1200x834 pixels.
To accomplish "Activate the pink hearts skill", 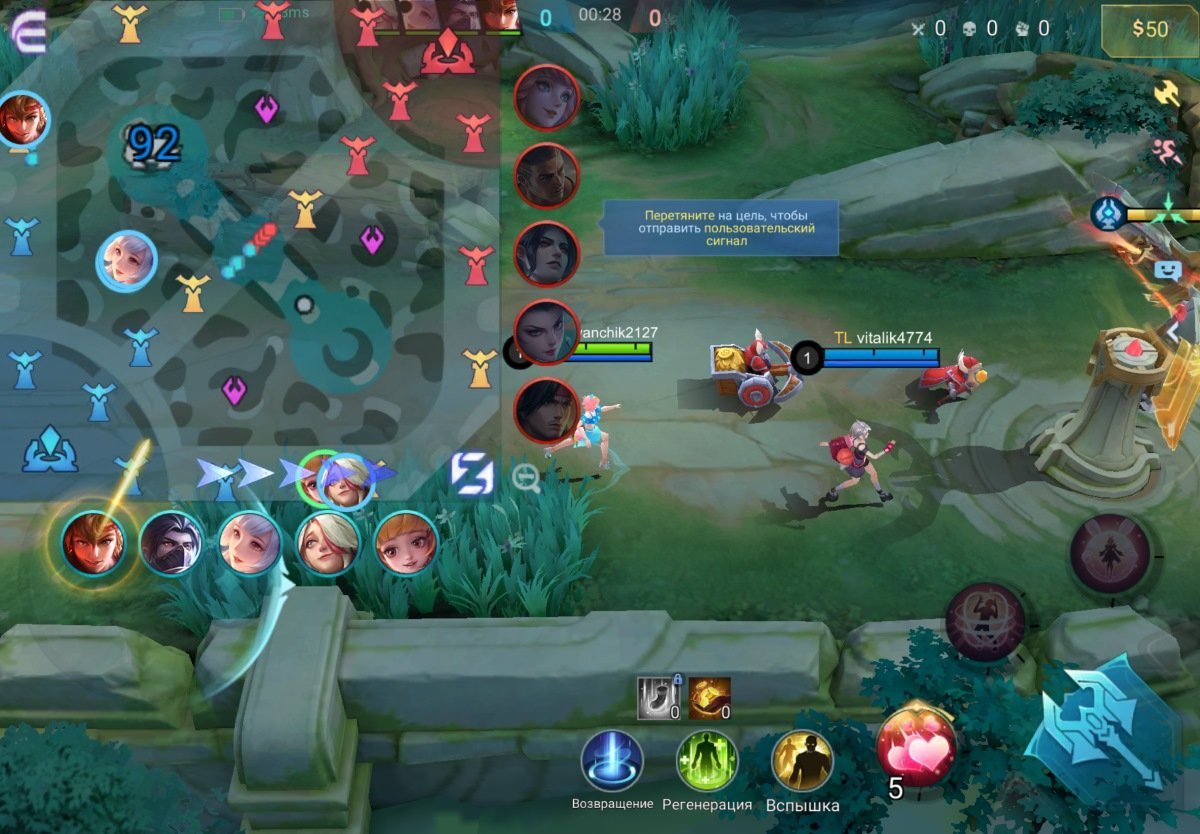I will coord(916,746).
